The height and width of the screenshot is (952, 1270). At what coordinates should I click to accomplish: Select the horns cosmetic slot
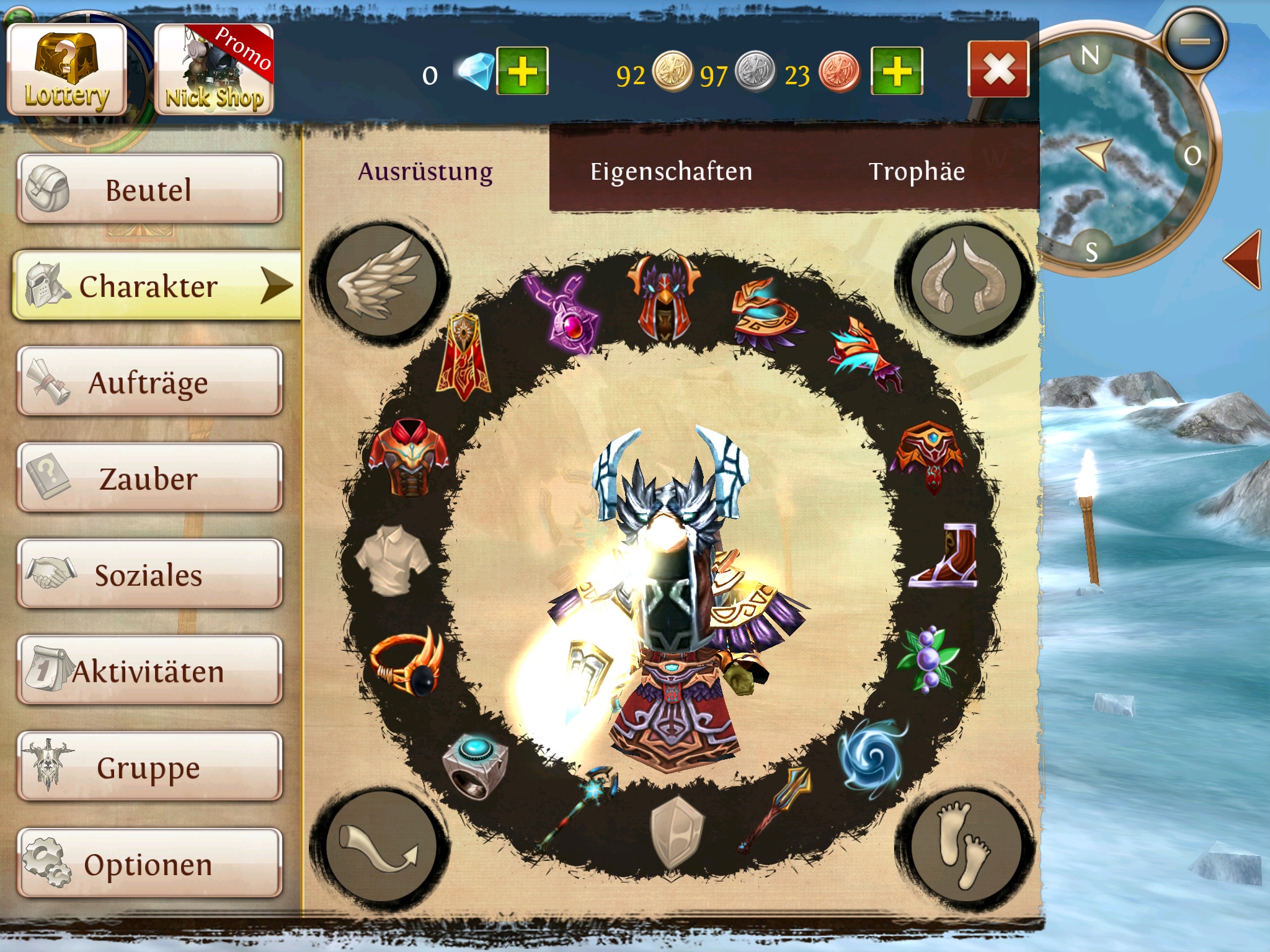pyautogui.click(x=965, y=281)
